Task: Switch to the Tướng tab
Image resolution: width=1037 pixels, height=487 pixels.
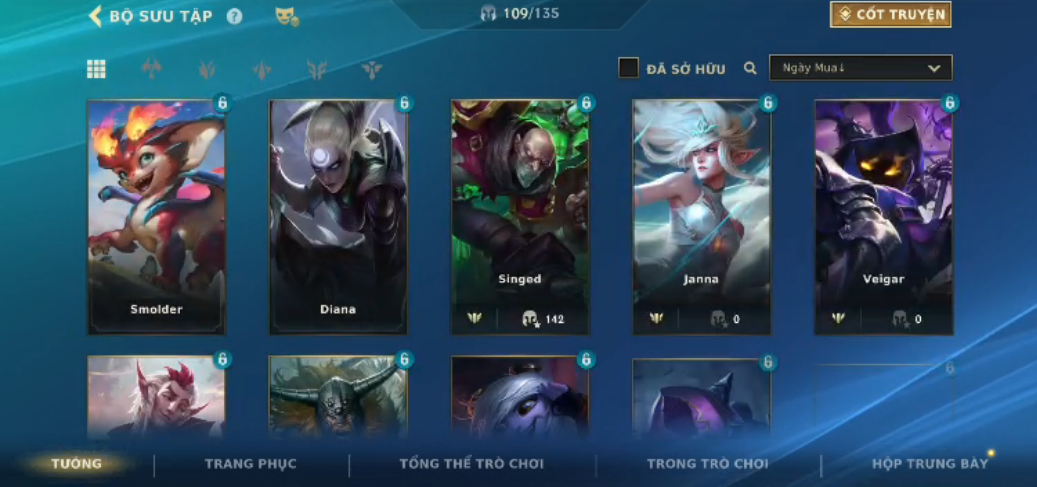Action: [77, 464]
